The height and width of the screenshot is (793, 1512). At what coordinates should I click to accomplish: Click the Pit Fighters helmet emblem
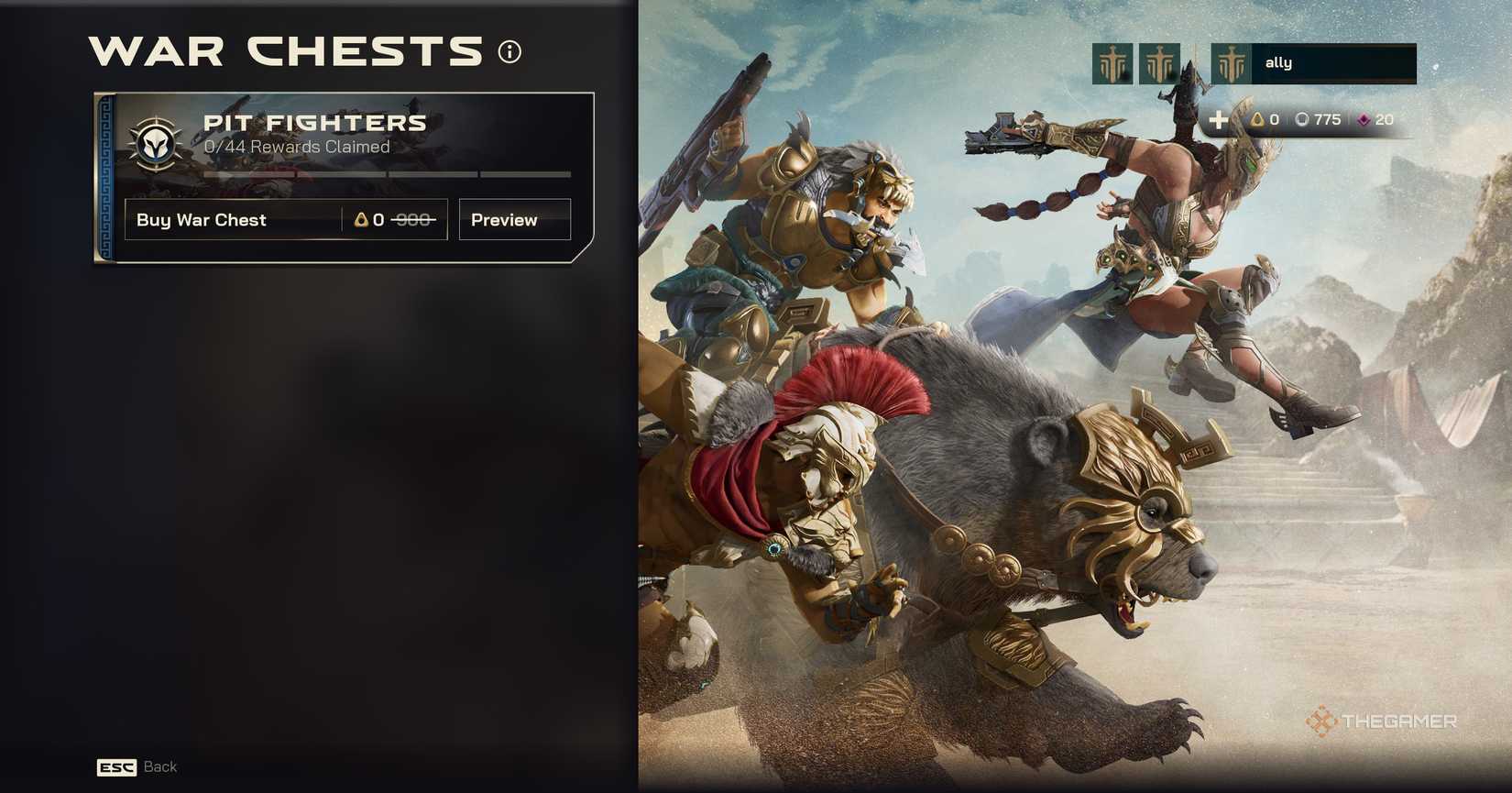tap(158, 144)
